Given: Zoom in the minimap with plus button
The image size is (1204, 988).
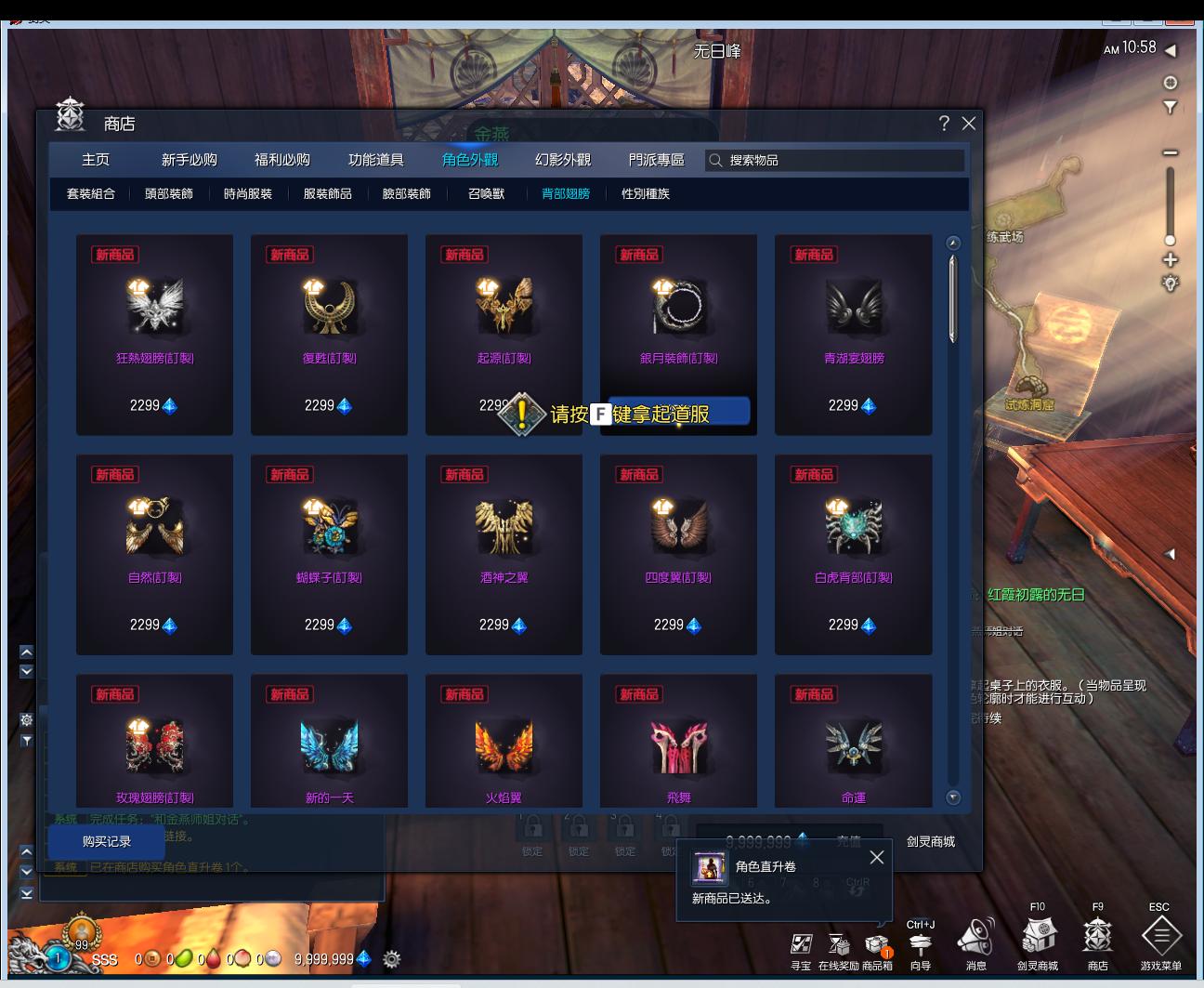Looking at the screenshot, I should coord(1171,259).
